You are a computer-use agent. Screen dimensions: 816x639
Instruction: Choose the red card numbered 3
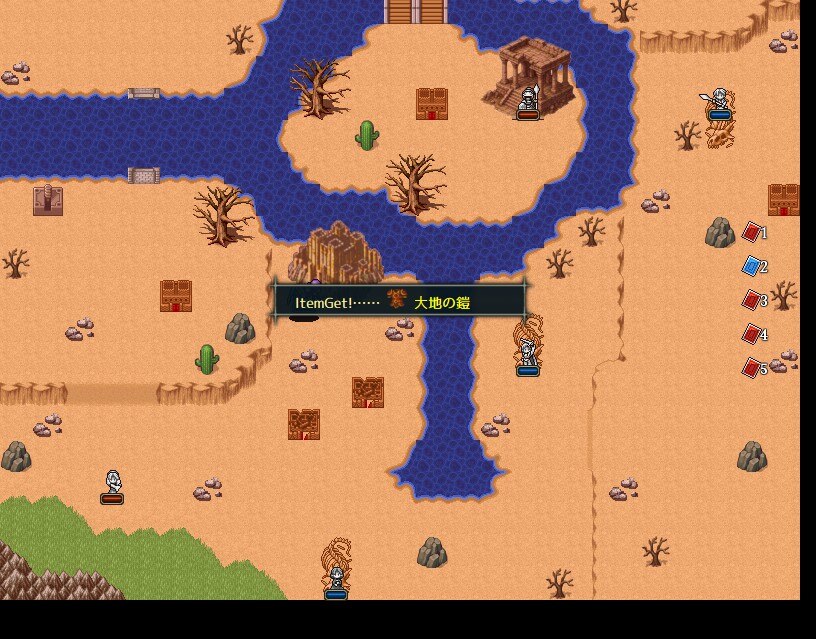[x=752, y=300]
